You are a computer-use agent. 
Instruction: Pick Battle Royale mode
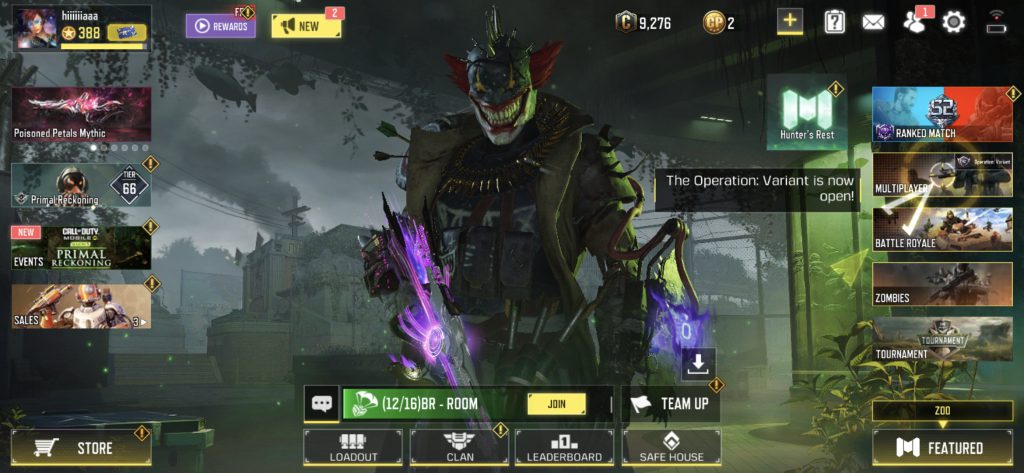(941, 229)
